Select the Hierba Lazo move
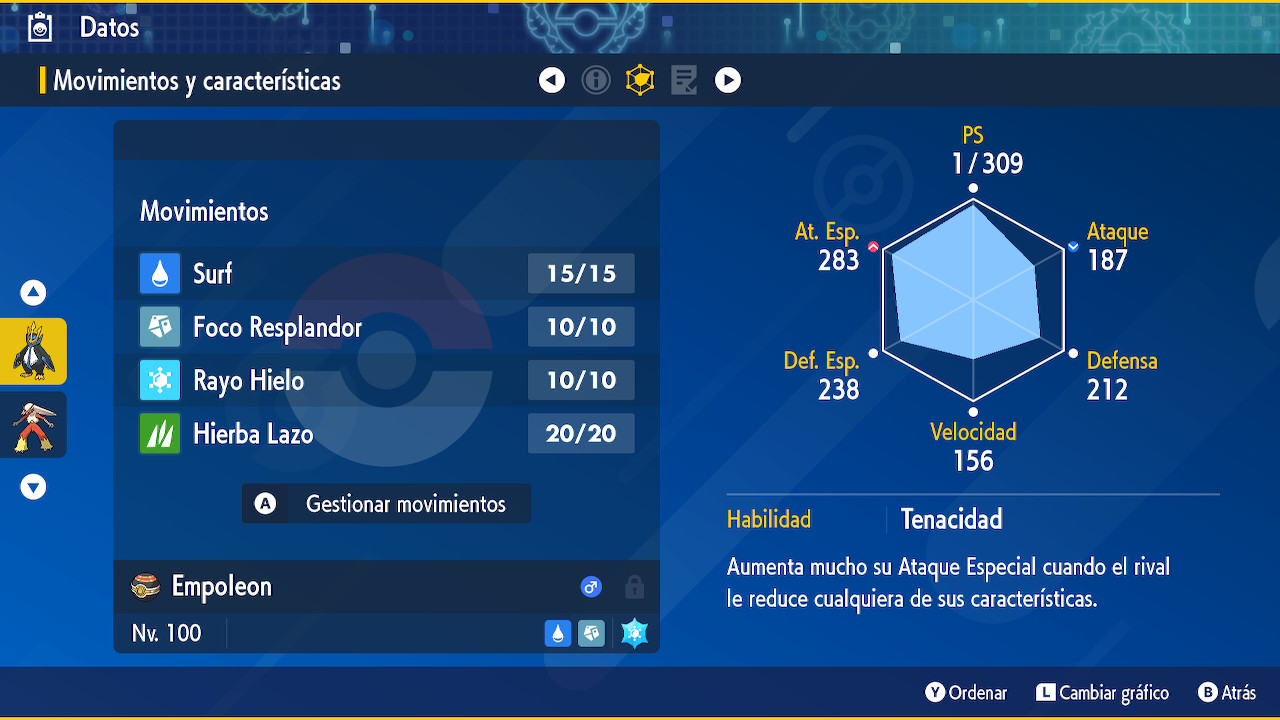Screen dimensions: 1280x720 387,434
